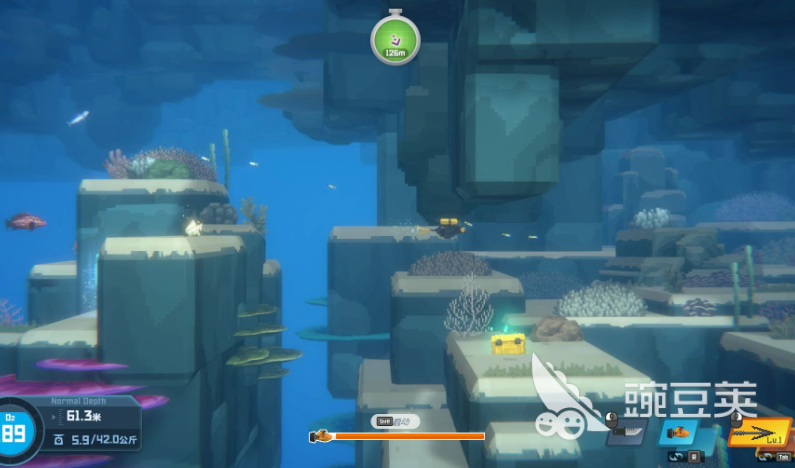
Task: Click the green objective tracker radar
Action: (395, 41)
